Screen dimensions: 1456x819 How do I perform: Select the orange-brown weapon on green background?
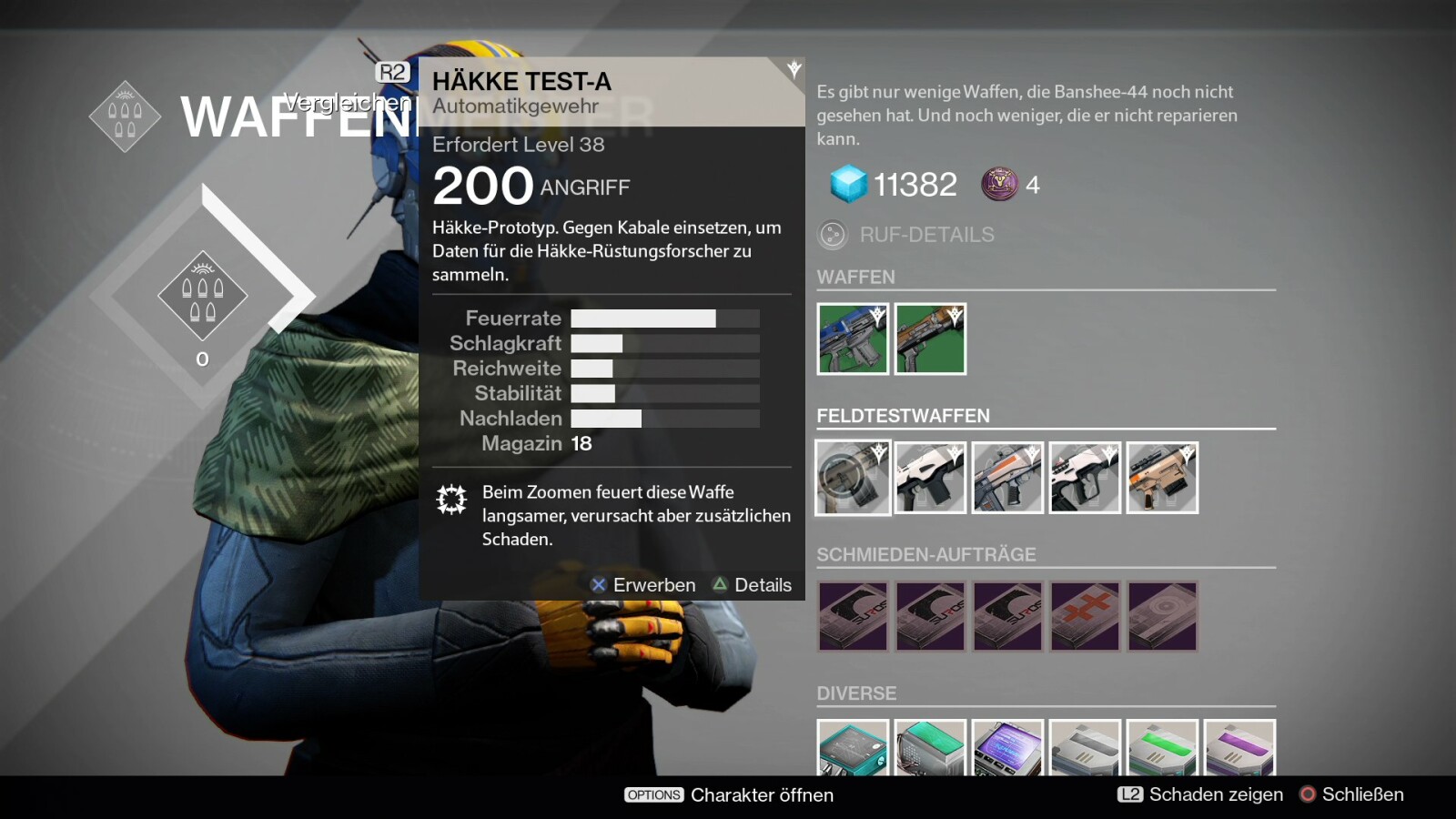click(930, 339)
